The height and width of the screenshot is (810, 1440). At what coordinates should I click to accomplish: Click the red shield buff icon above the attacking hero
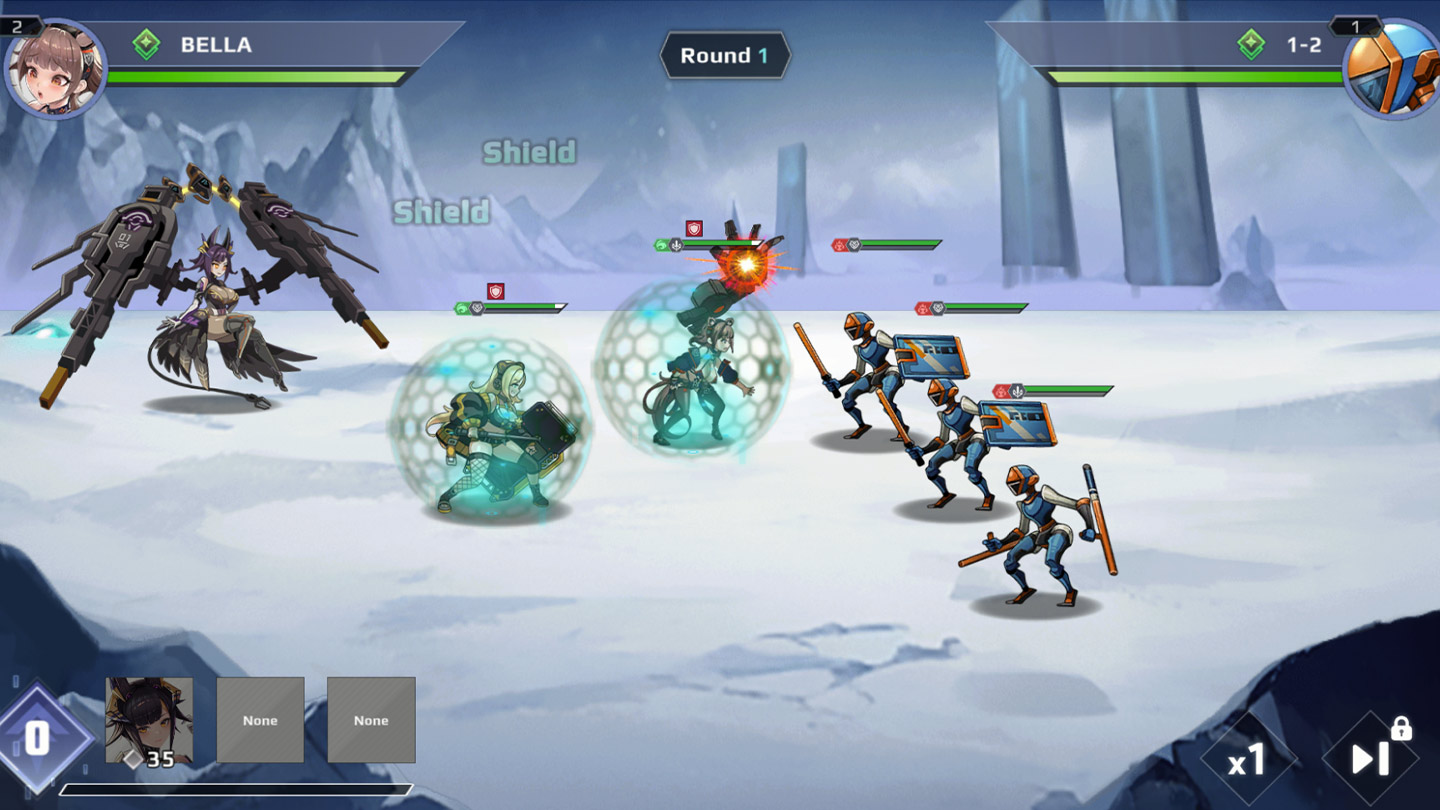click(x=693, y=228)
